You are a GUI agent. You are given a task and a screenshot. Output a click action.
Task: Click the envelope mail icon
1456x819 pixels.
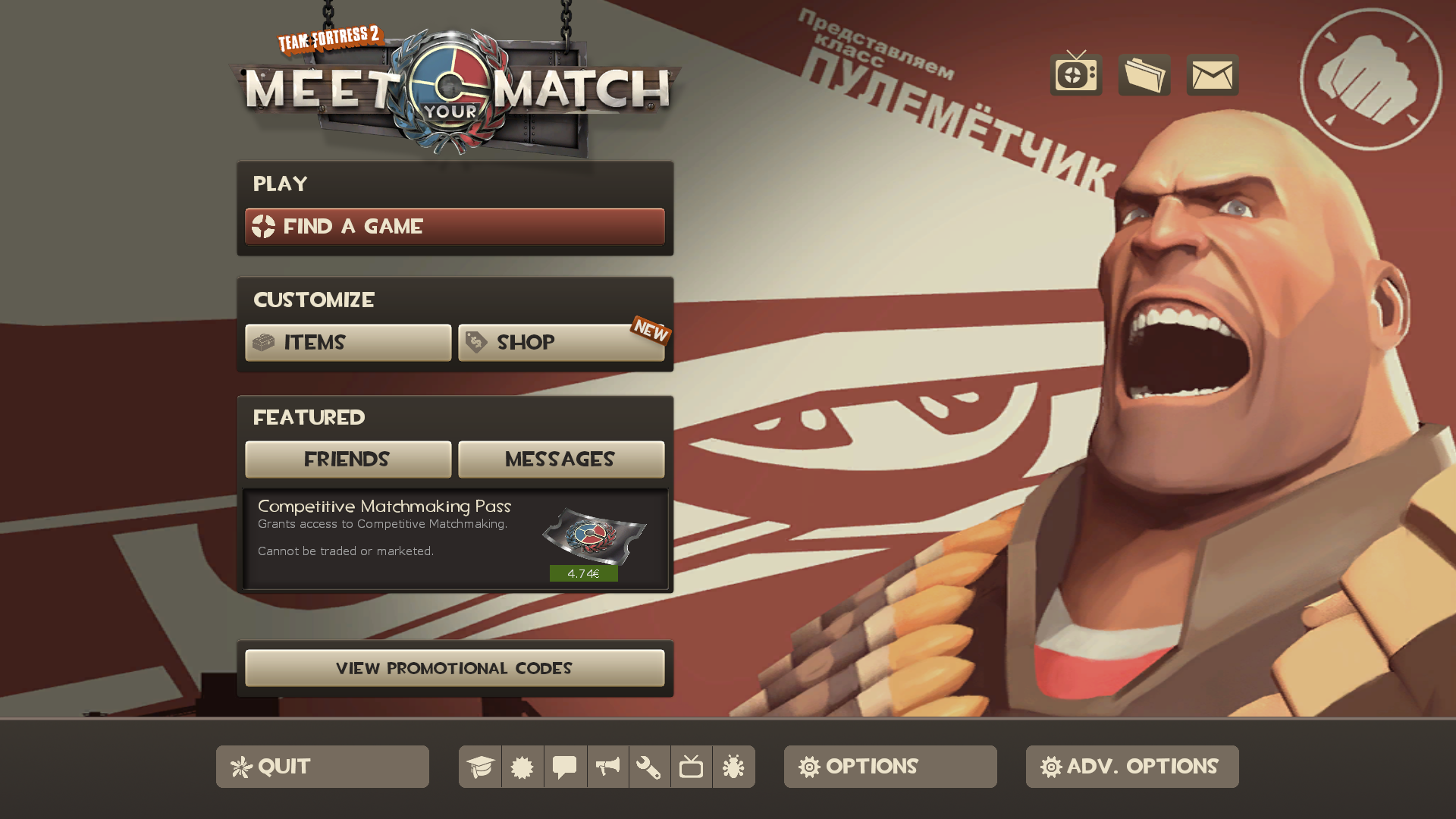coord(1212,75)
